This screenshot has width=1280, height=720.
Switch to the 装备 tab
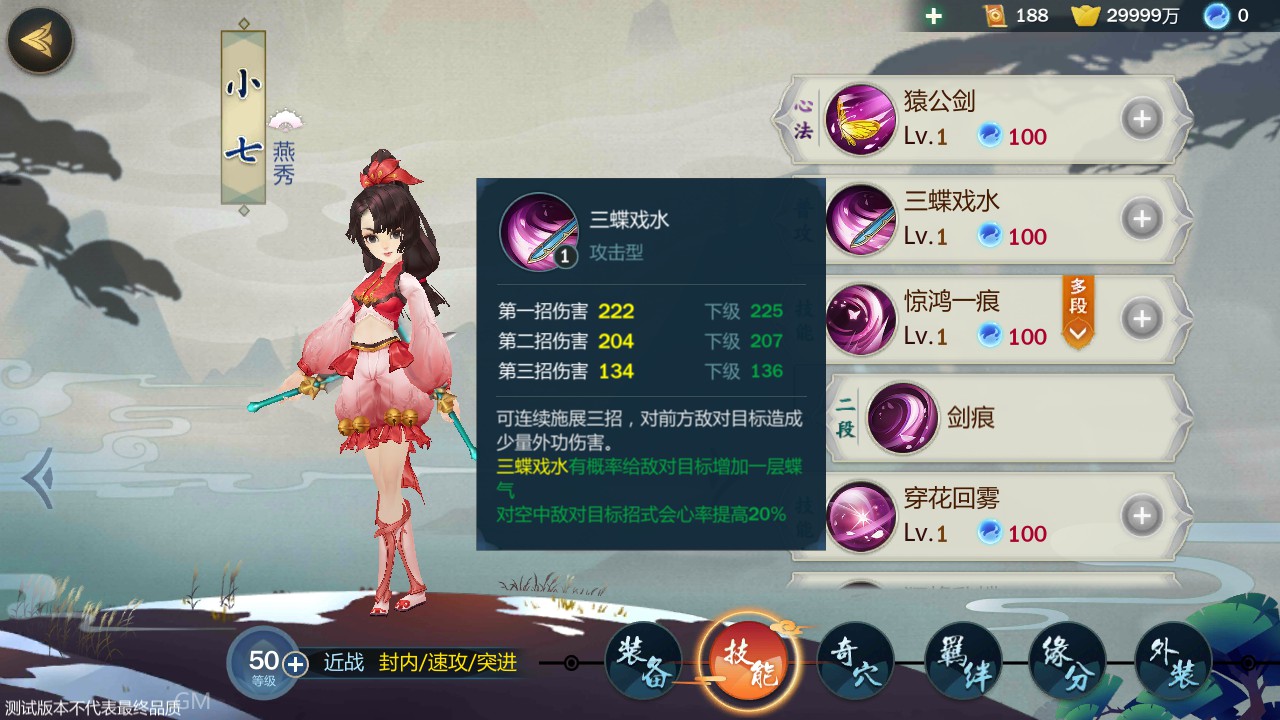tap(643, 660)
